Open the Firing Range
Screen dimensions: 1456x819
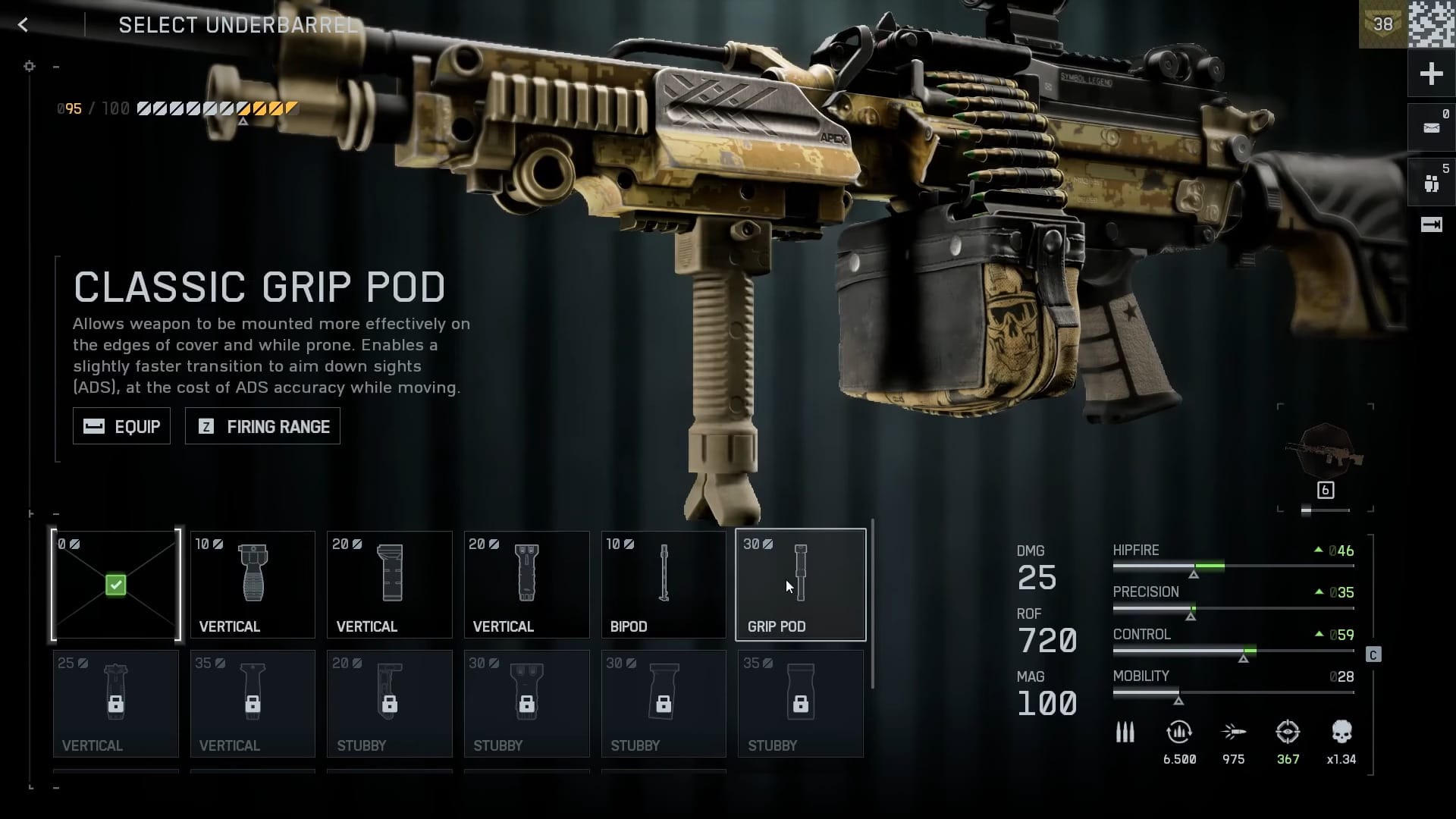tap(262, 426)
